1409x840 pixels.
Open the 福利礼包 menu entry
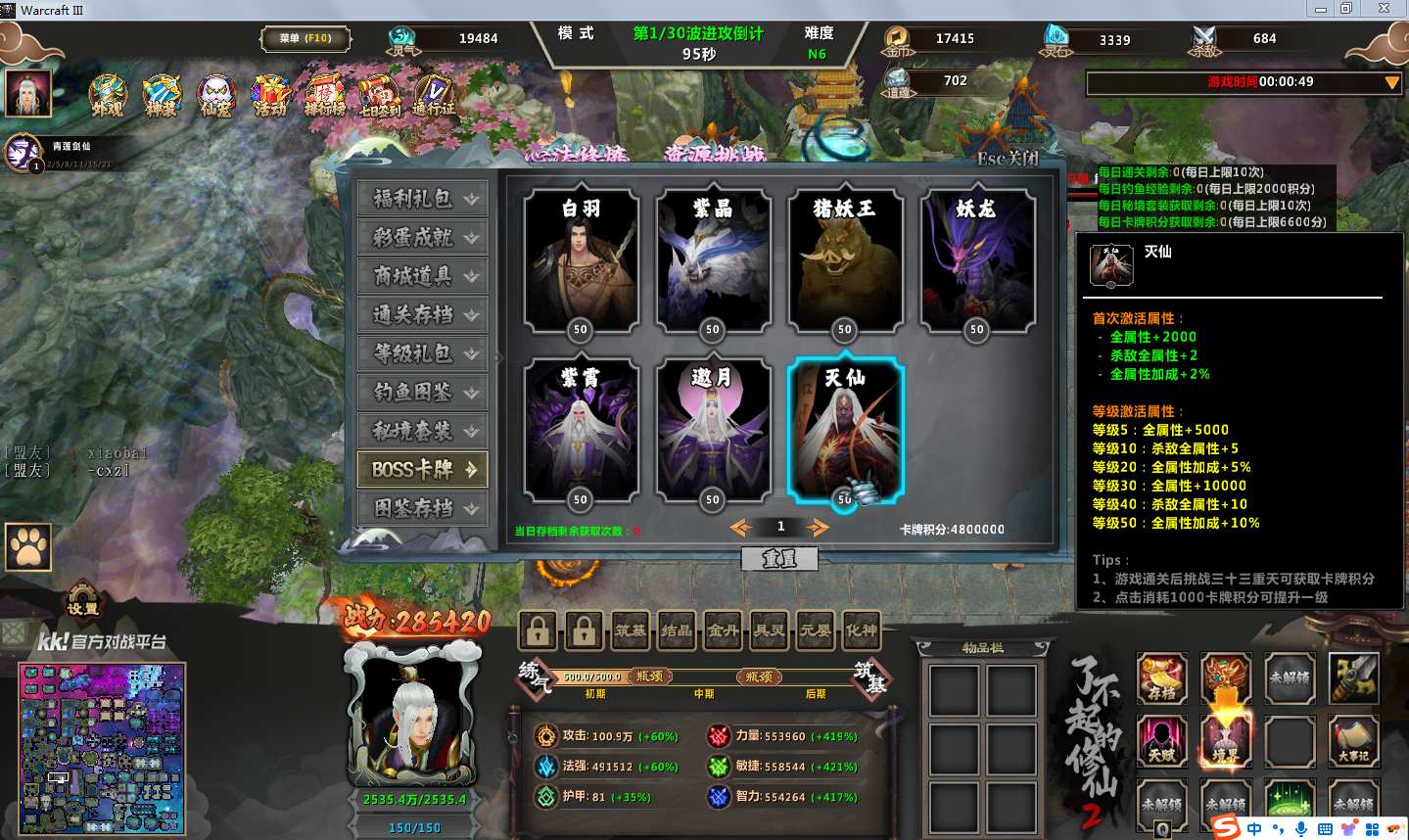(422, 199)
